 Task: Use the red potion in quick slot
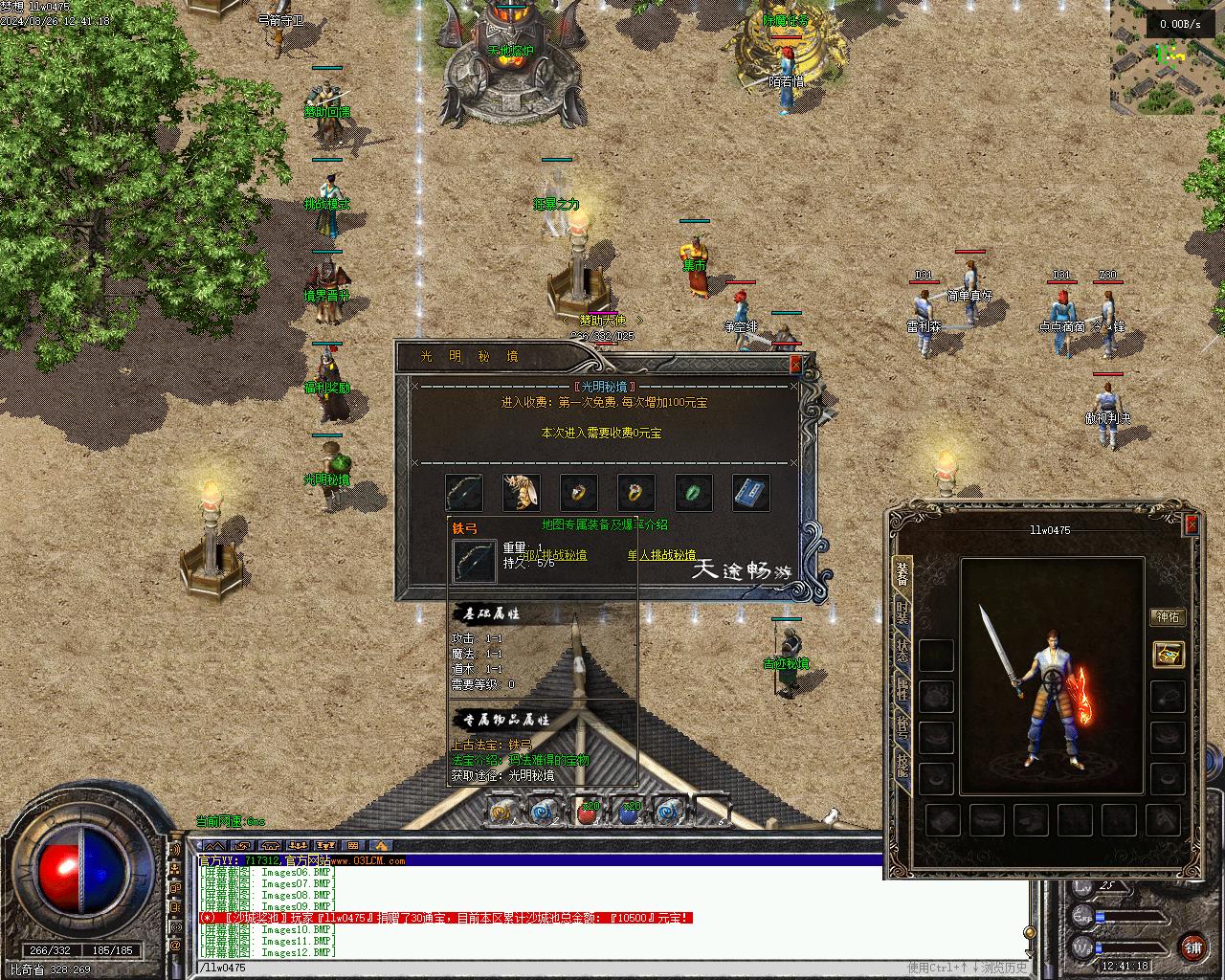pyautogui.click(x=587, y=813)
